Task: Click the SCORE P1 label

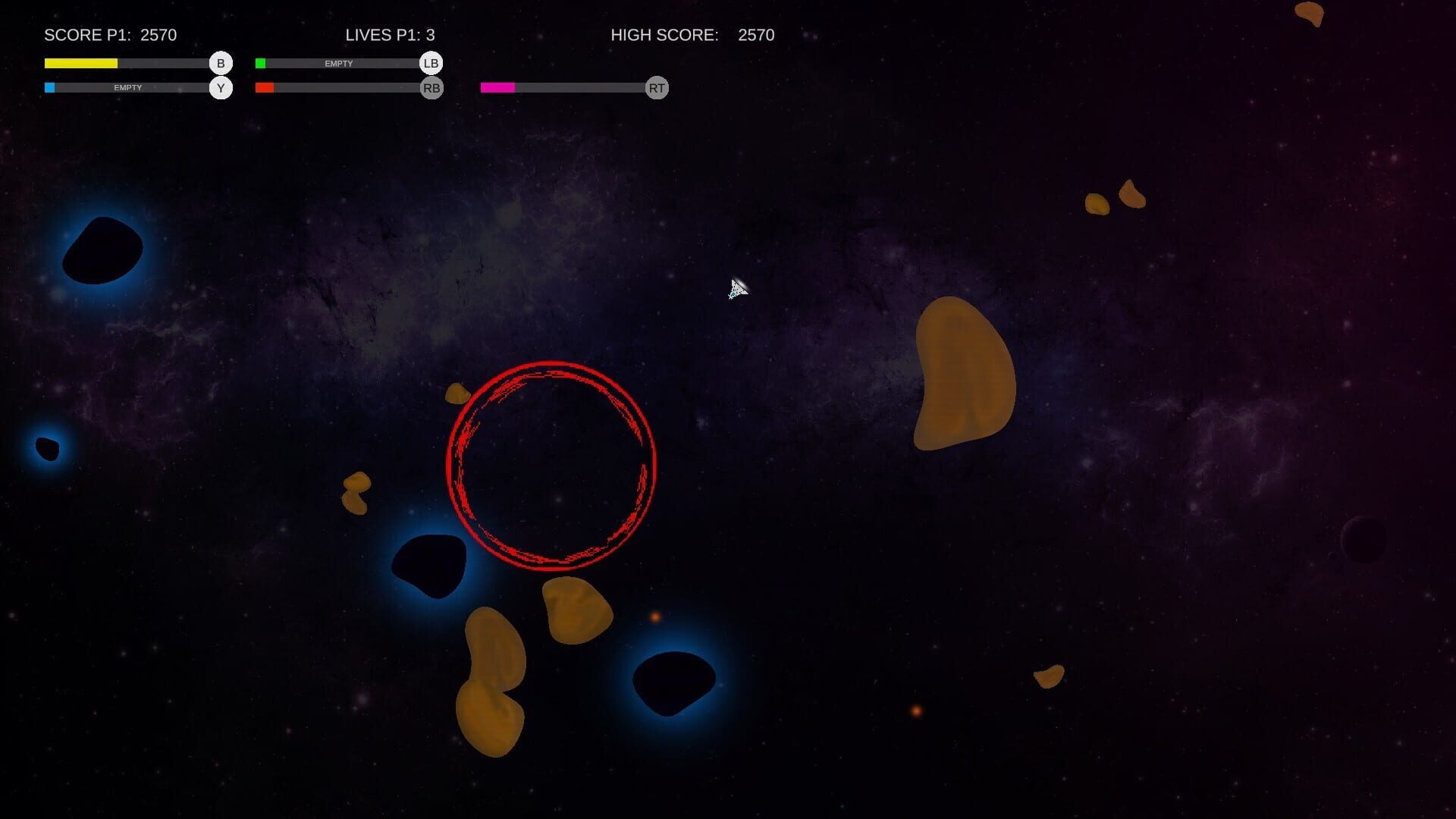Action: [86, 35]
